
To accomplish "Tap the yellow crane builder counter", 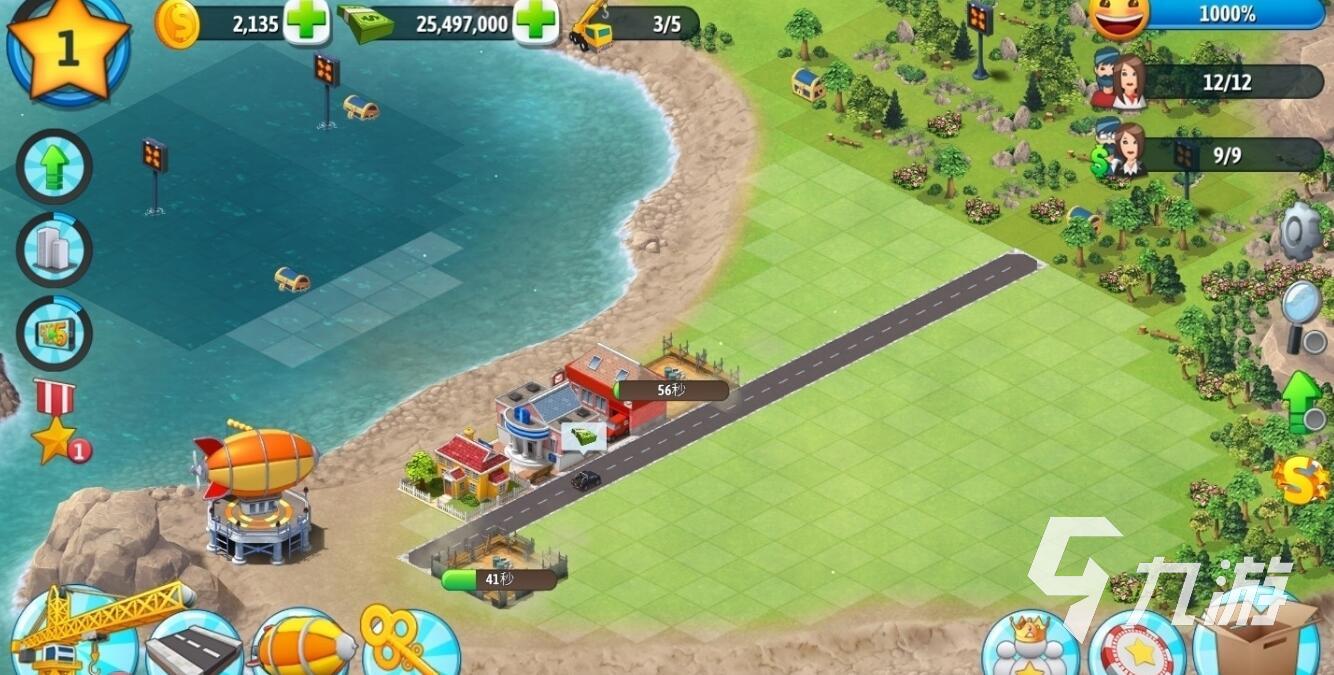I will [x=592, y=28].
